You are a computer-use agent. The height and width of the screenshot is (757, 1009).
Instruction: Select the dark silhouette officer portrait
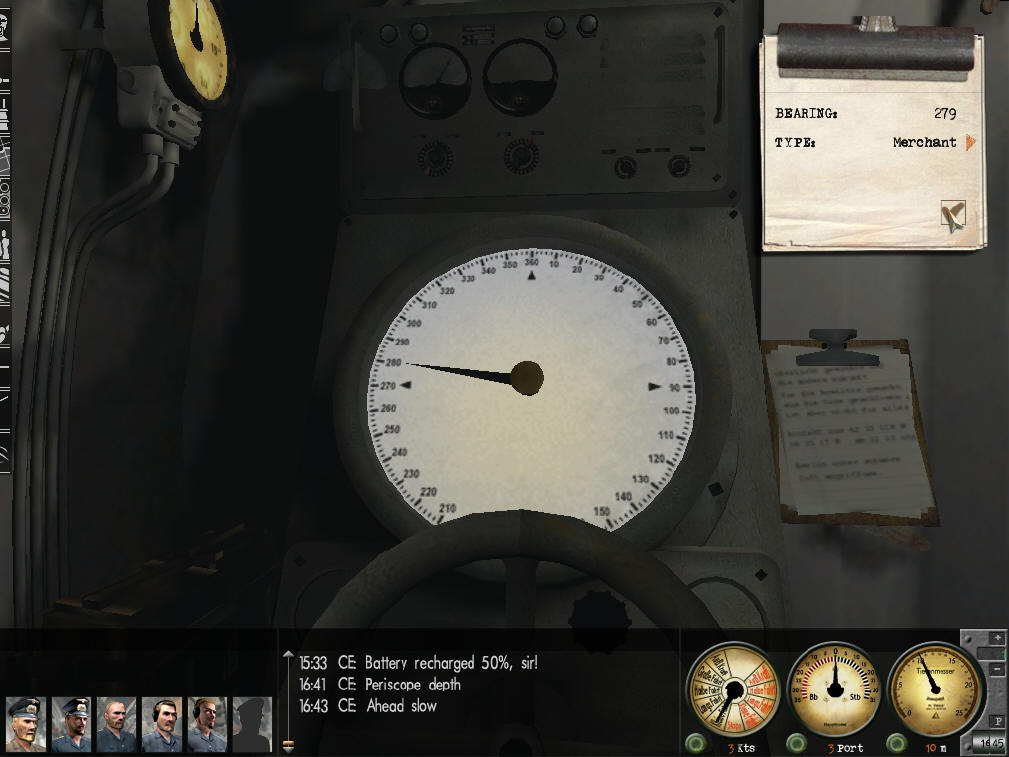252,724
